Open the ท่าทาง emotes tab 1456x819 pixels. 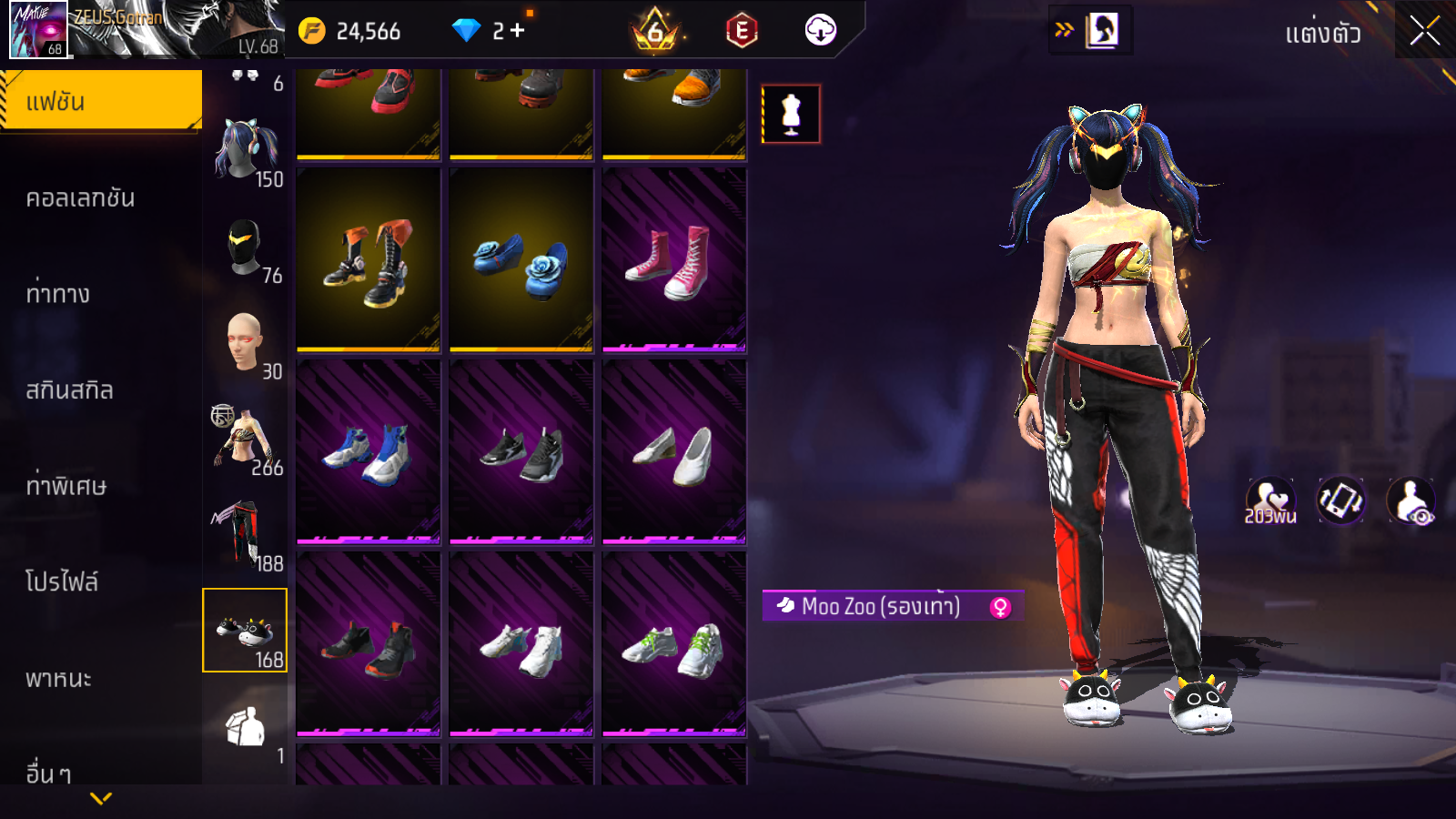(58, 294)
